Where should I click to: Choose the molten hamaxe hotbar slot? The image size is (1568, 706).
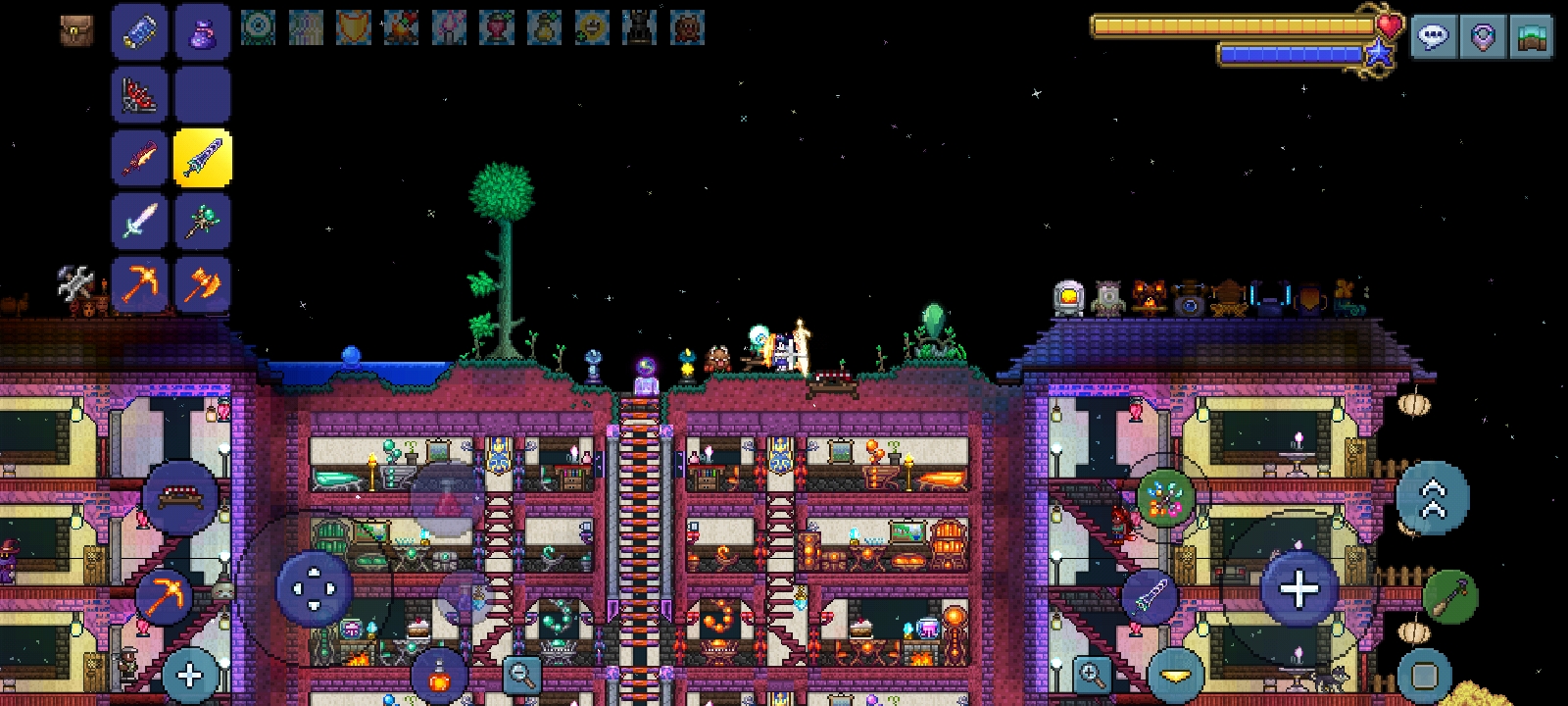pyautogui.click(x=202, y=284)
